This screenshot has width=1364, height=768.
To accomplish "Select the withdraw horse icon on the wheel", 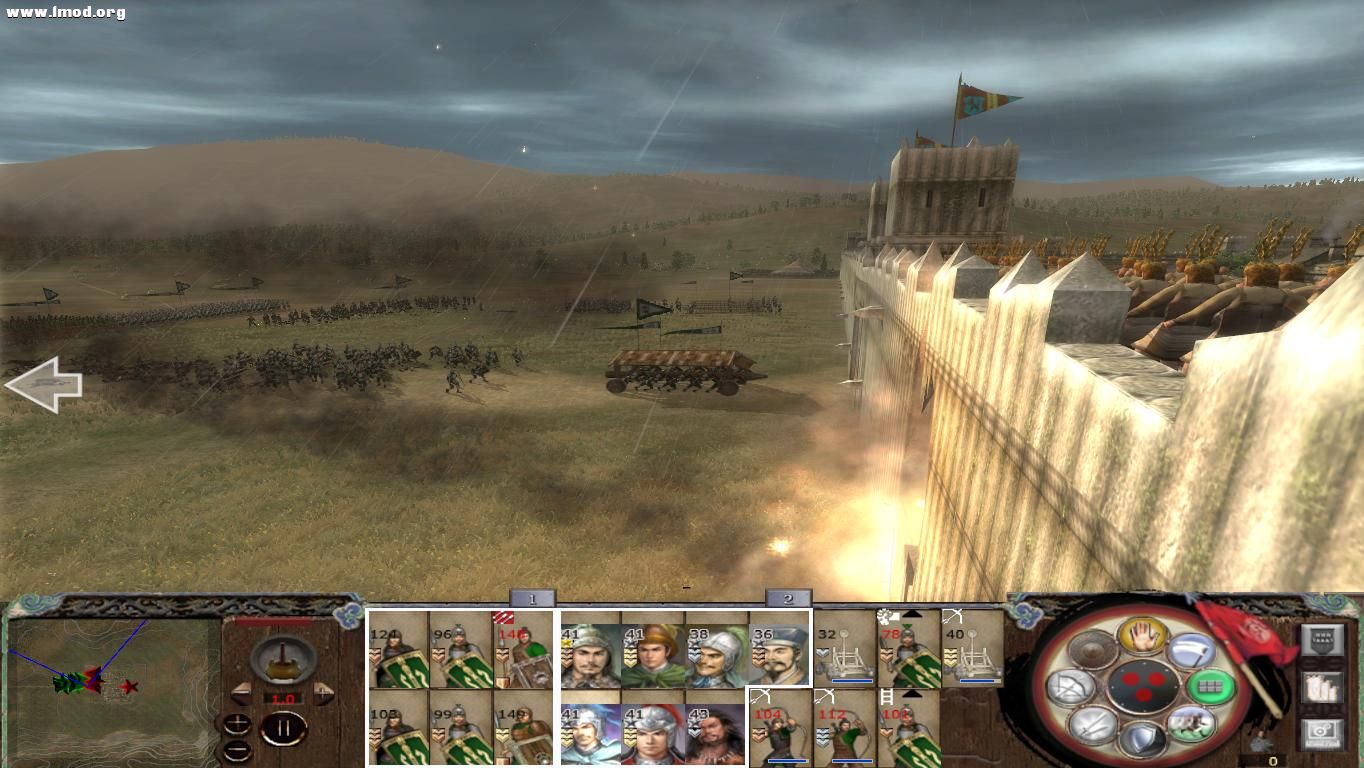I will pyautogui.click(x=1191, y=724).
